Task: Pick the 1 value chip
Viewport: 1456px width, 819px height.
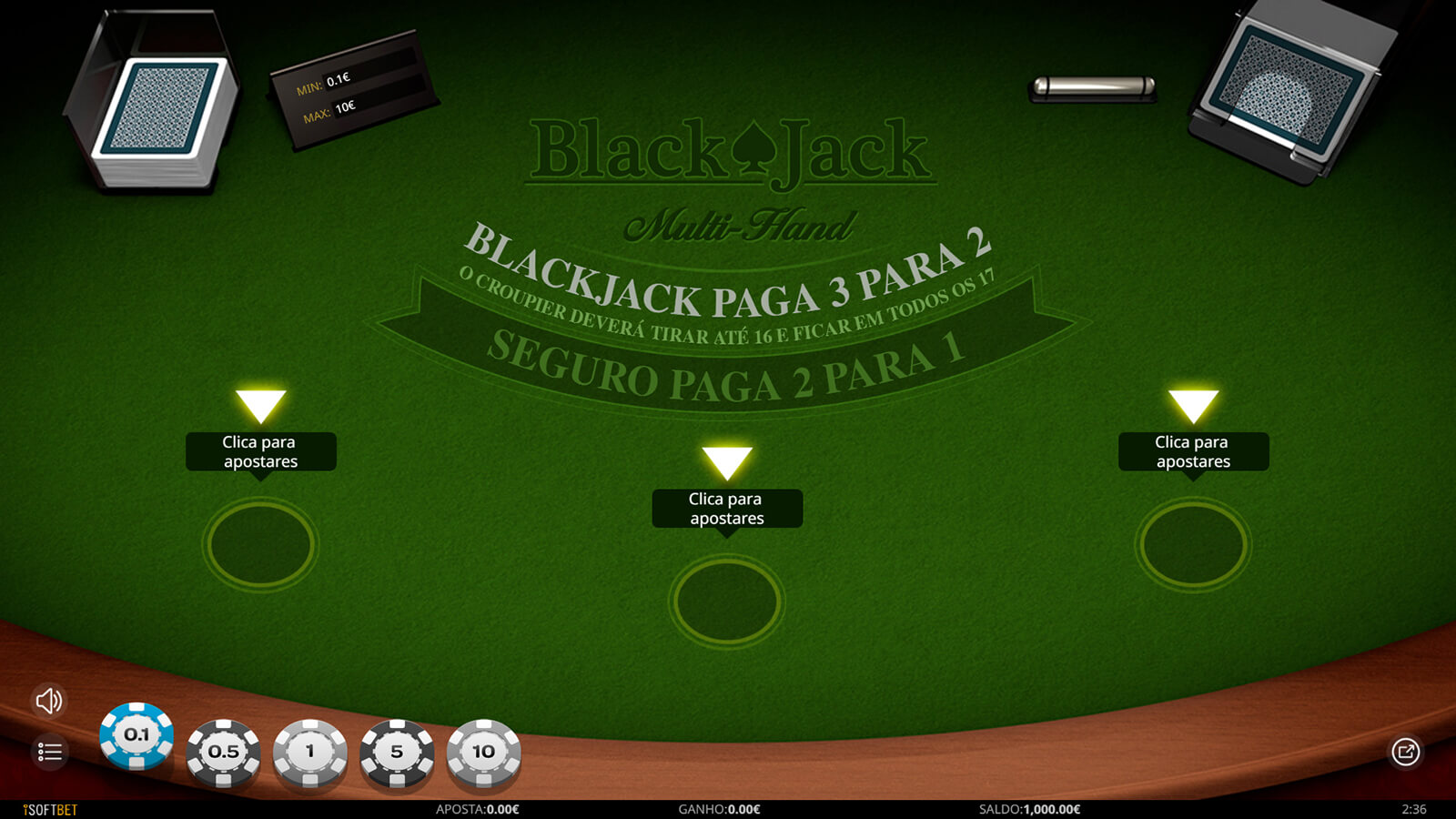Action: point(310,753)
